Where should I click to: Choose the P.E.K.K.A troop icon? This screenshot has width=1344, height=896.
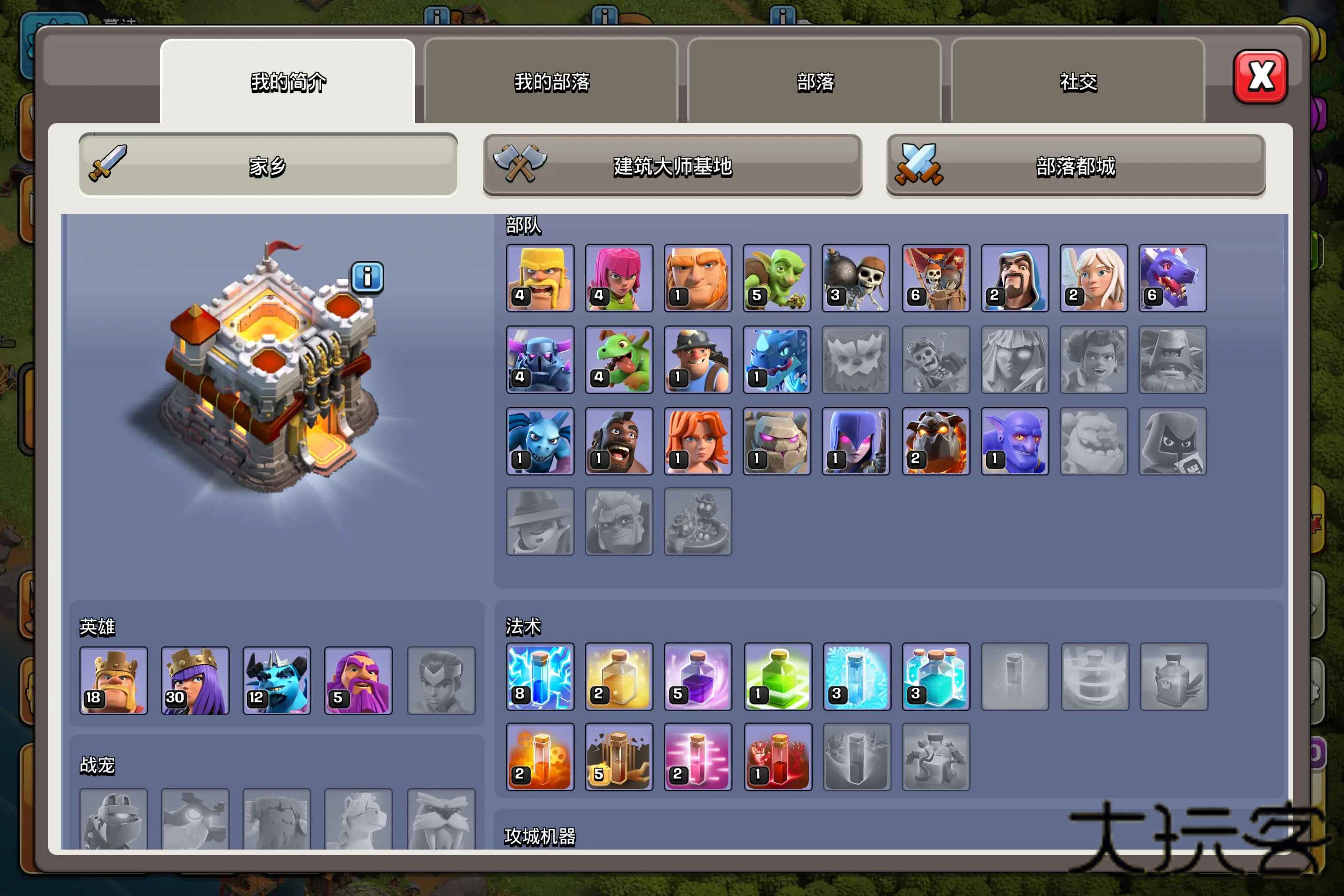point(540,359)
